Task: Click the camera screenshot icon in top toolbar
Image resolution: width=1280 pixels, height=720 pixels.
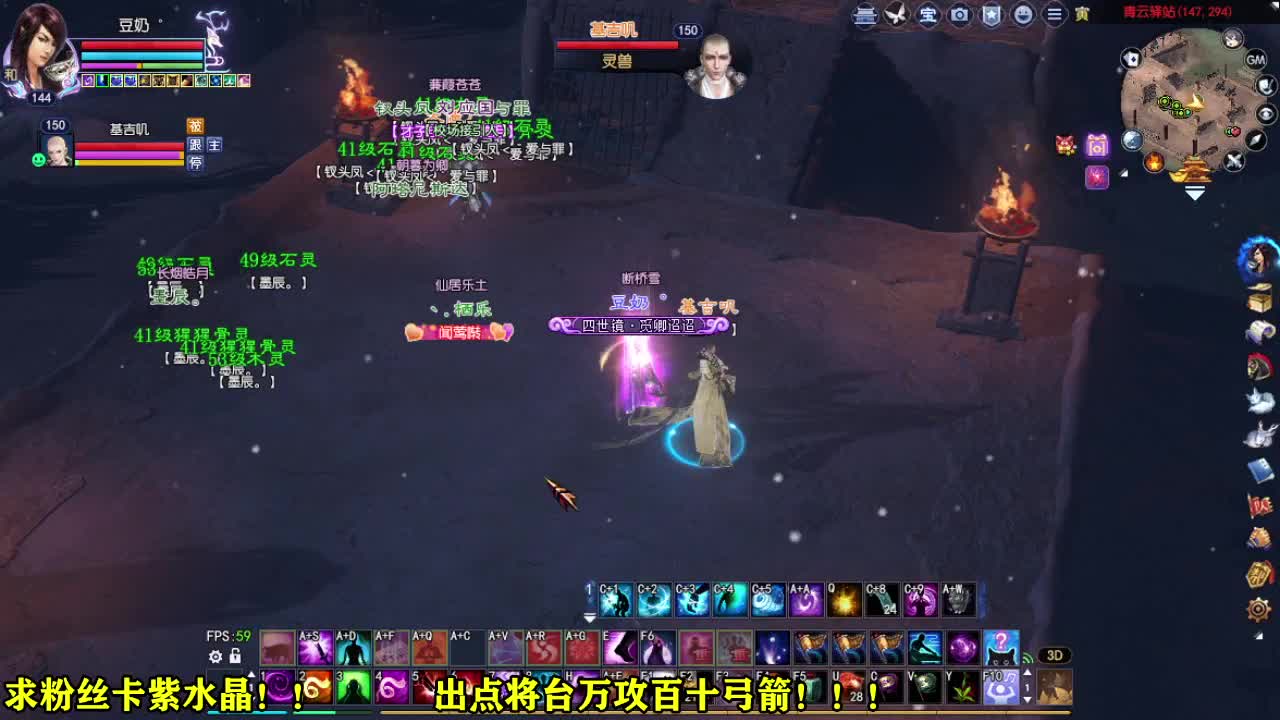Action: click(x=961, y=15)
